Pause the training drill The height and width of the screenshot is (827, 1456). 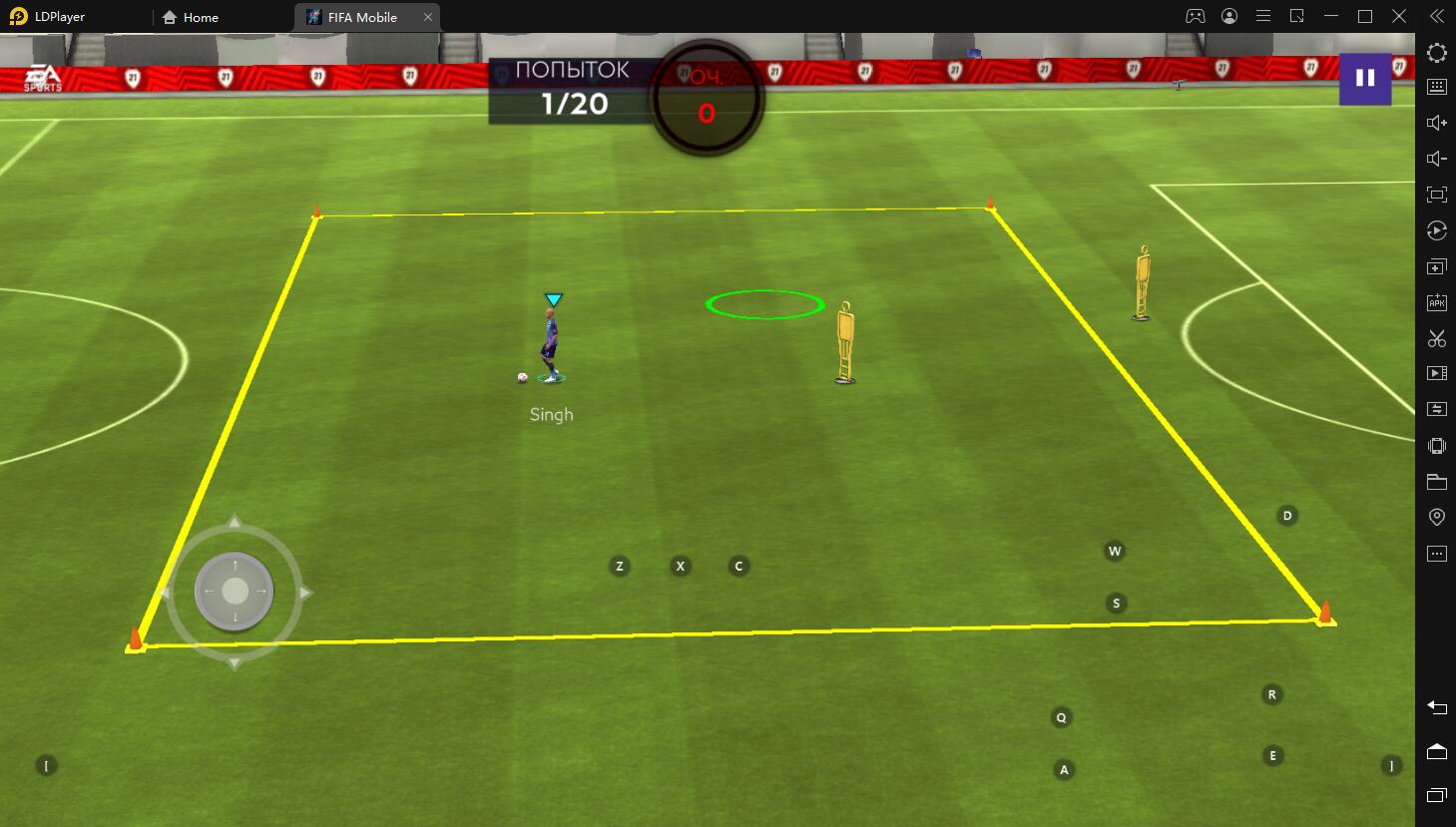[x=1364, y=78]
